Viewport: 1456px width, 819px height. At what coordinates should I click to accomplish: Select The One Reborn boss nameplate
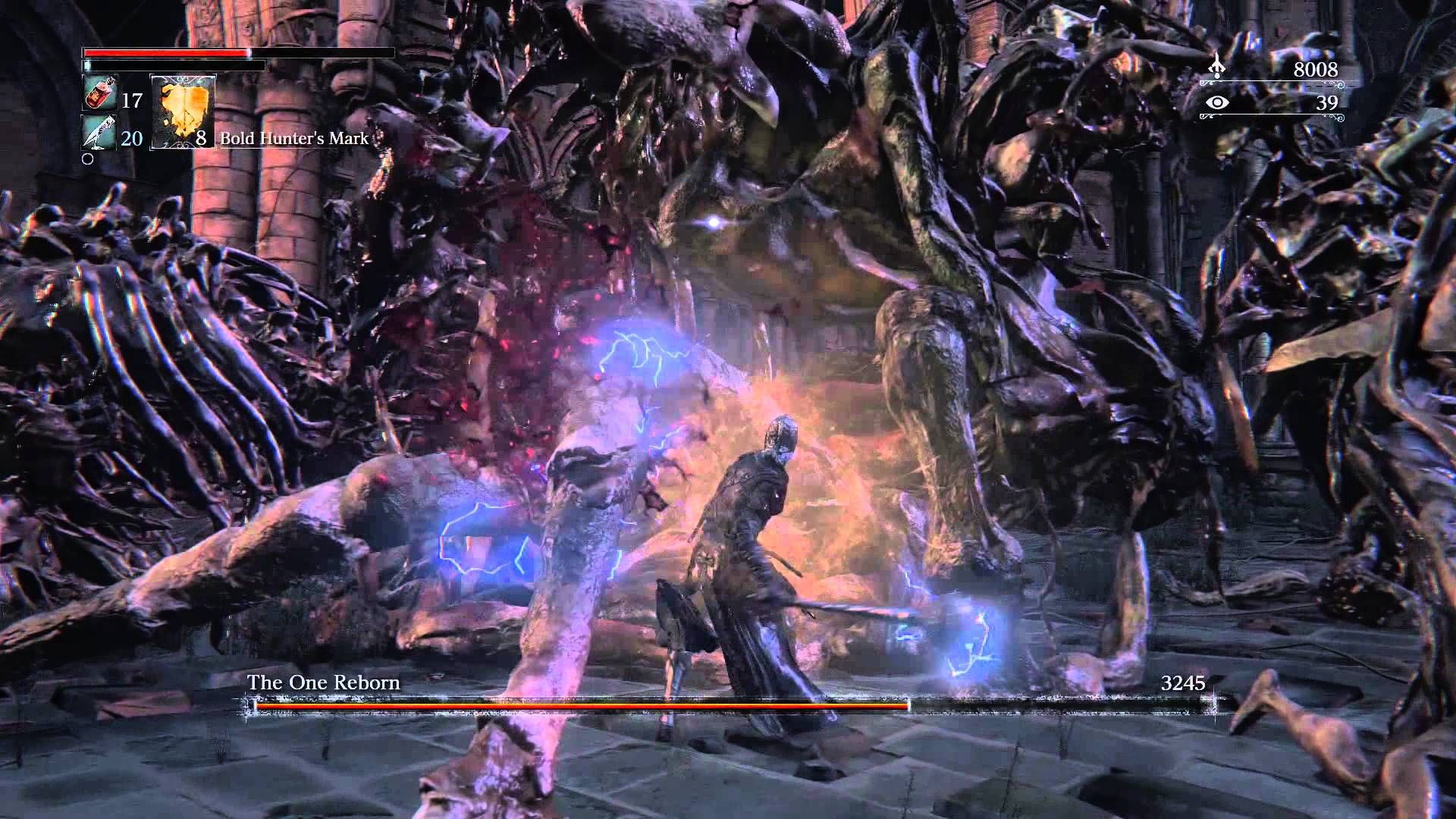click(322, 682)
